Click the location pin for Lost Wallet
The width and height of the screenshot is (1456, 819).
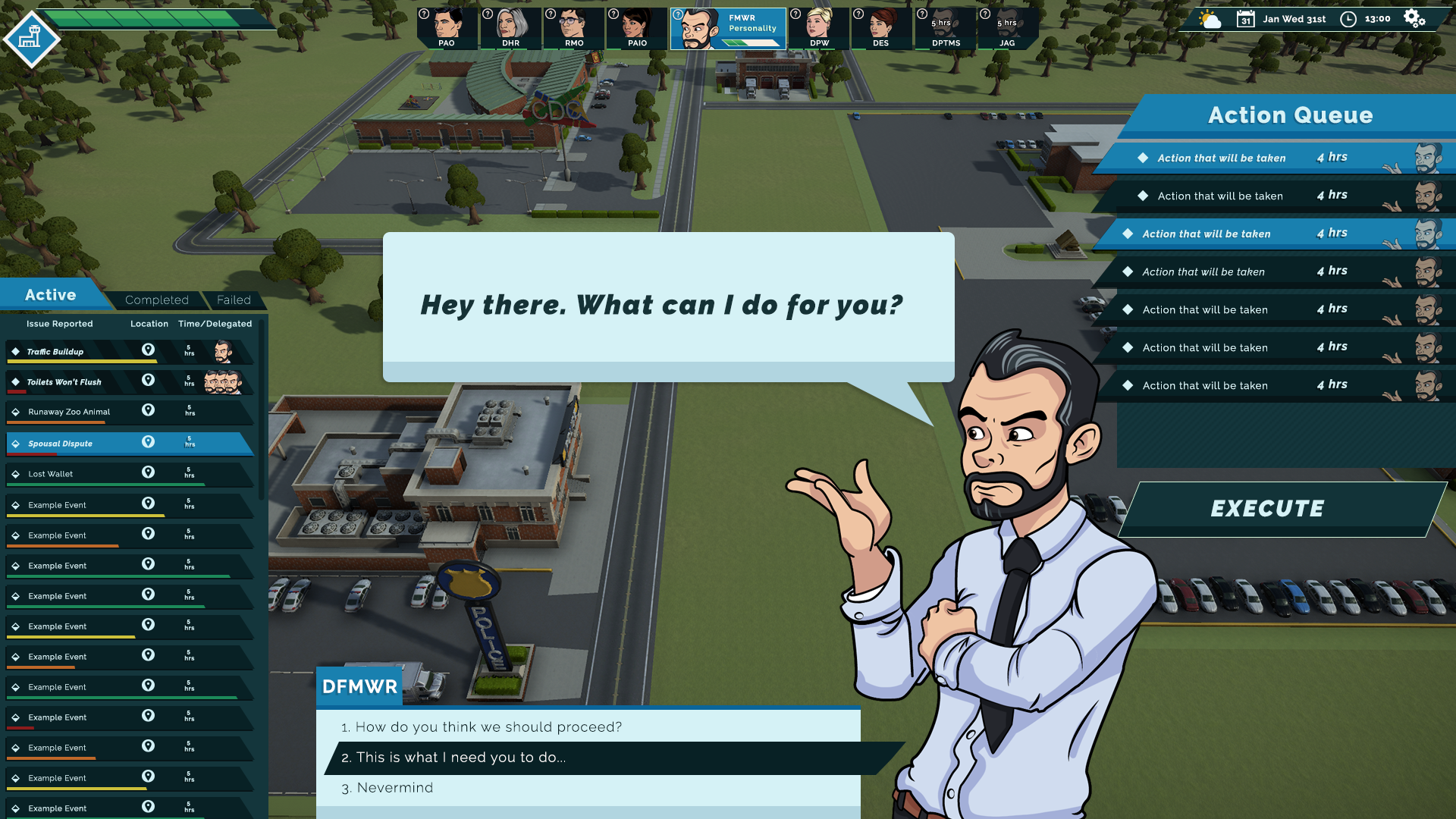tap(149, 472)
